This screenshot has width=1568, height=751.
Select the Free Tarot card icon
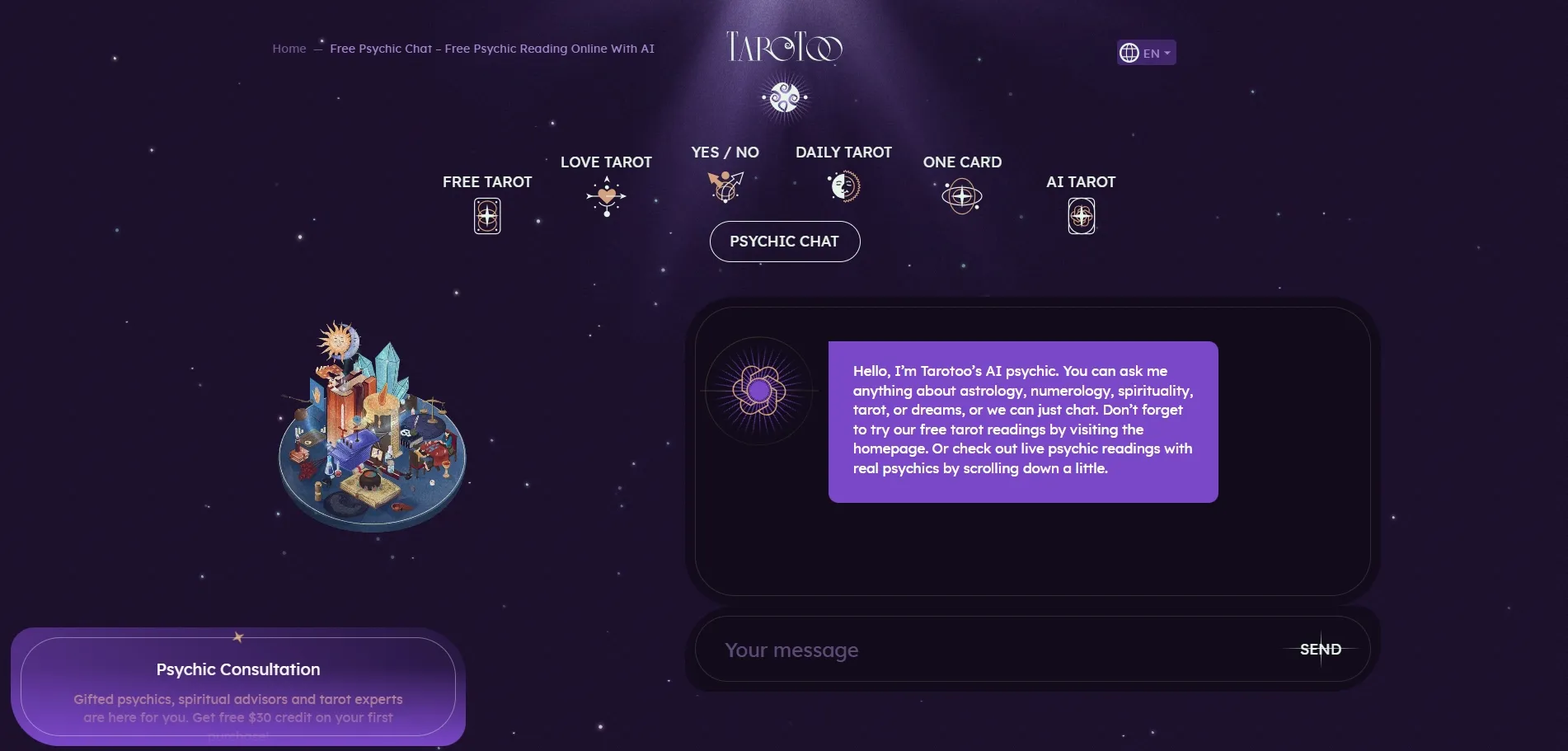(486, 215)
